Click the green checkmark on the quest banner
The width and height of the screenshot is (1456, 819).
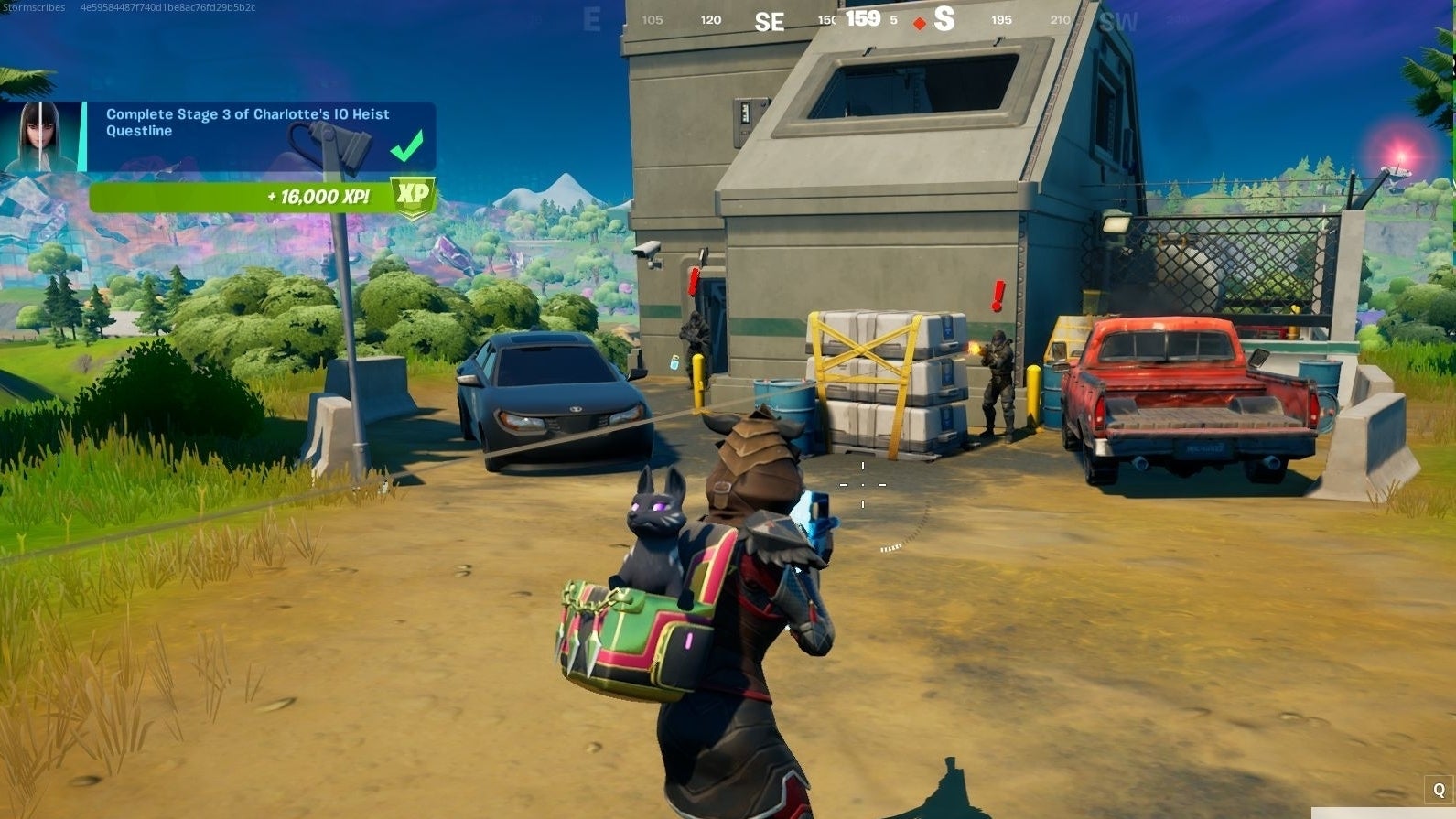click(x=406, y=143)
